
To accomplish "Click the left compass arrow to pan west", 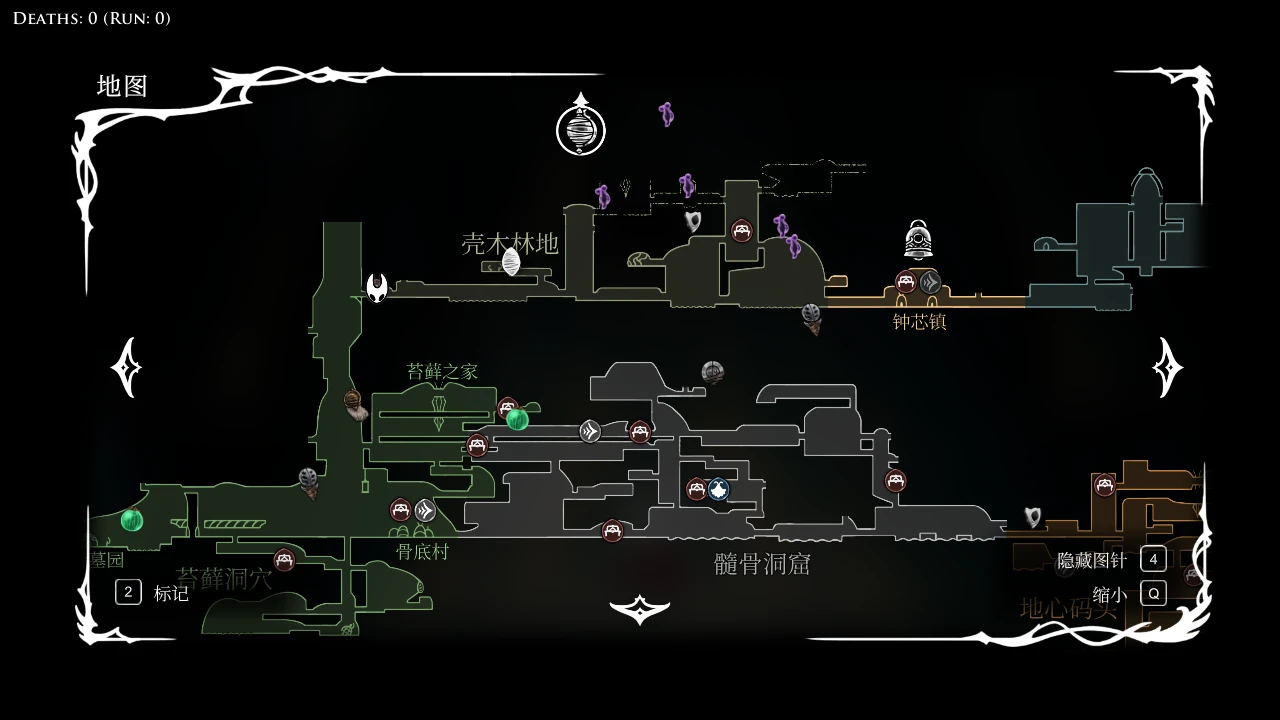I will 124,366.
